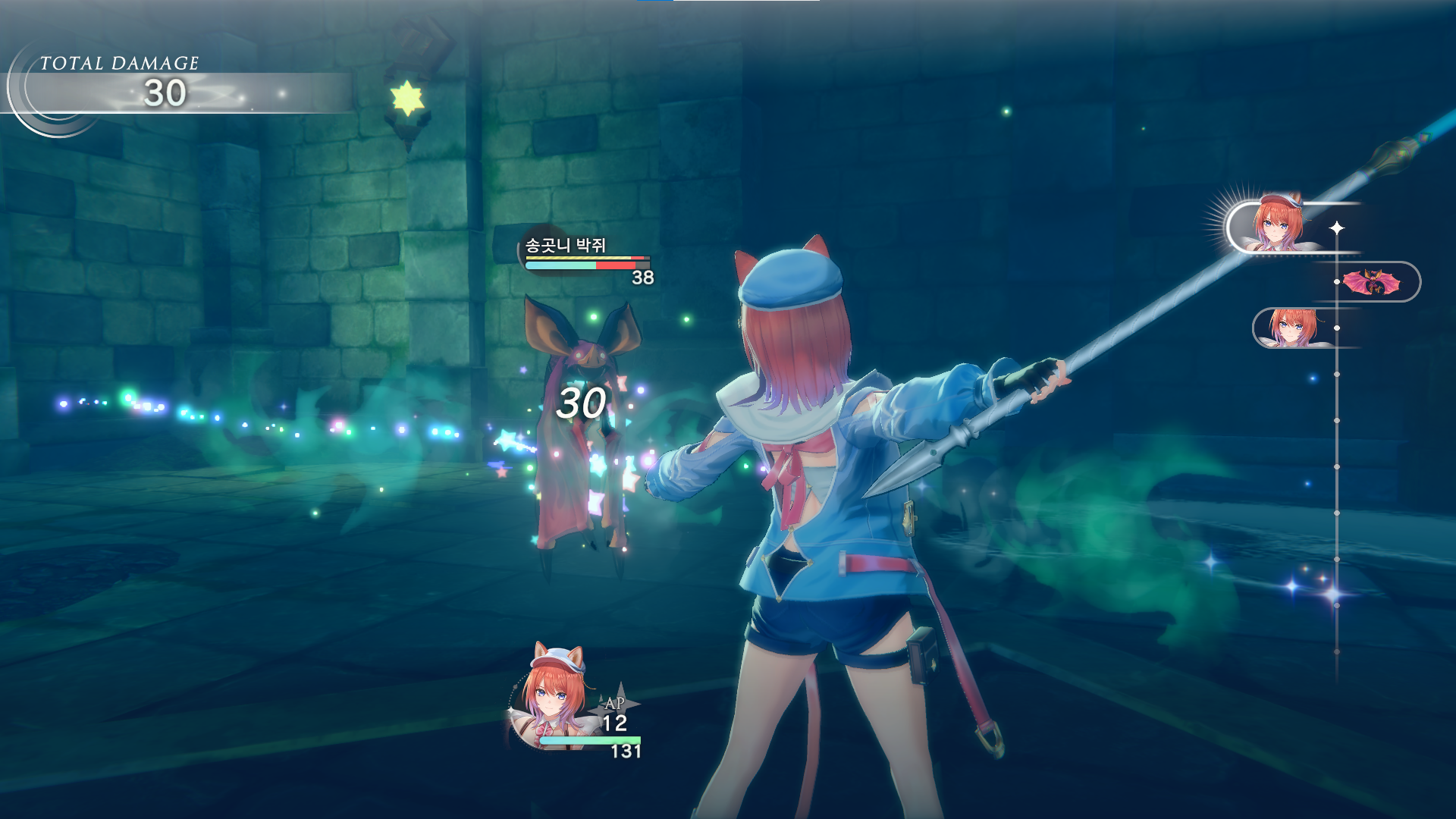
Task: Choose the heroine's upcoming turn portrait below the bat
Action: pyautogui.click(x=1292, y=328)
